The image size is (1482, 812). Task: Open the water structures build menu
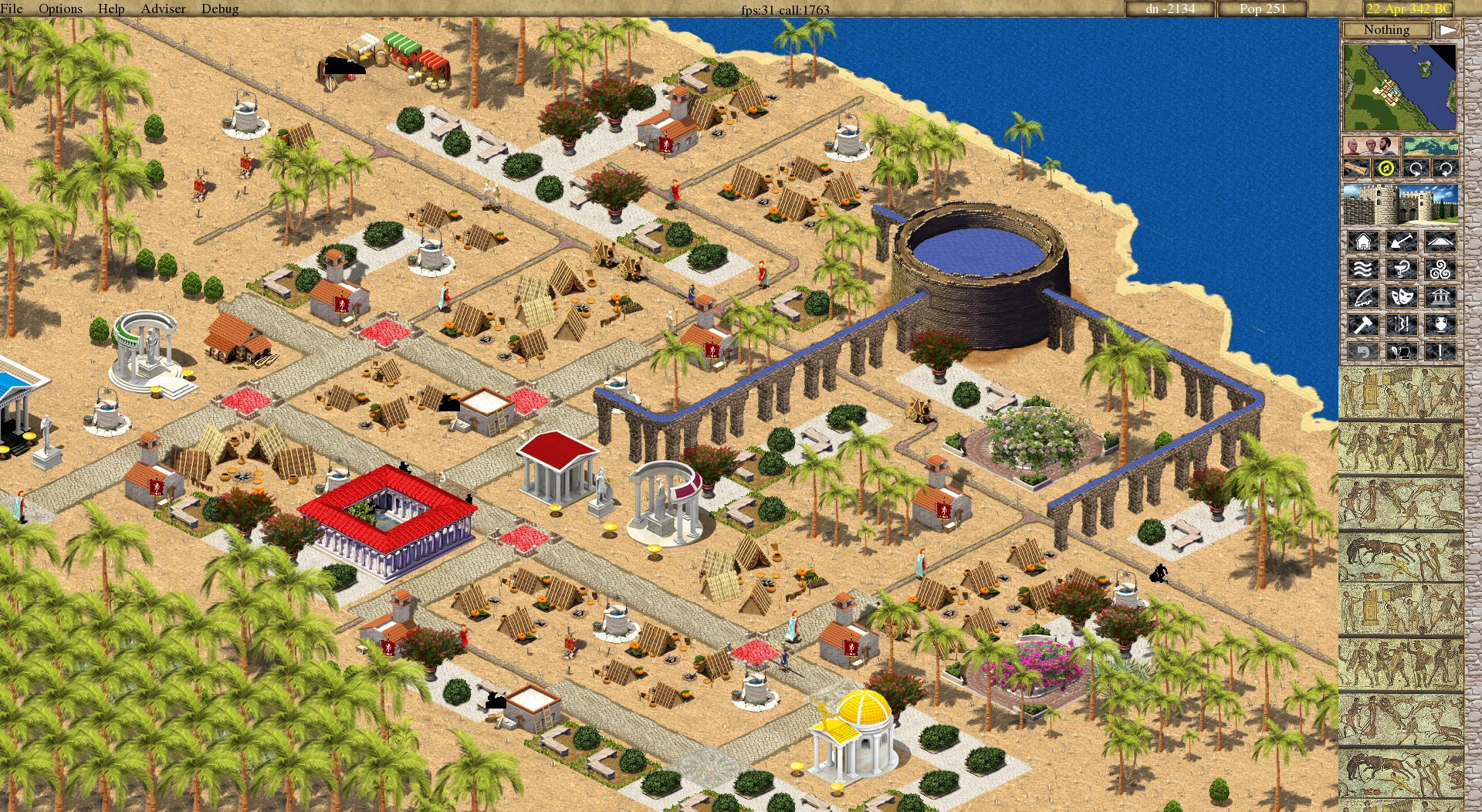coord(1363,269)
